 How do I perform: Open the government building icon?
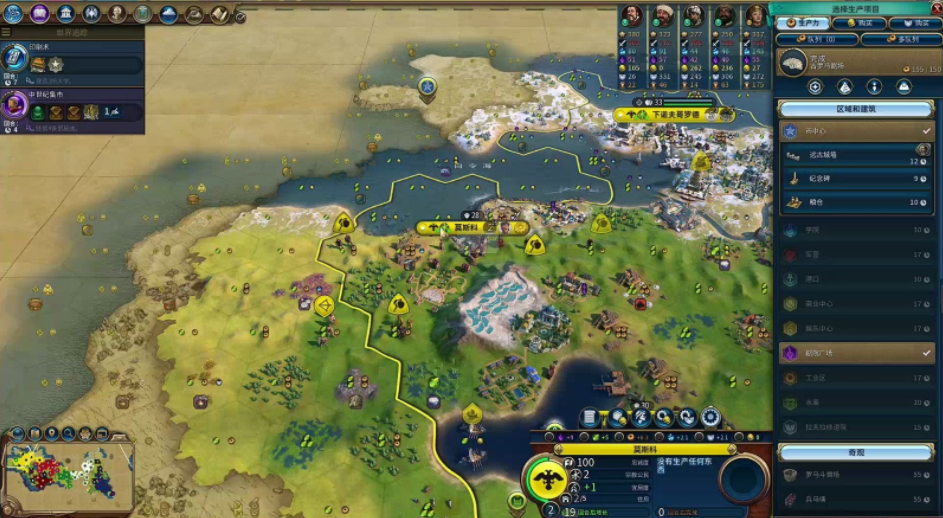66,13
